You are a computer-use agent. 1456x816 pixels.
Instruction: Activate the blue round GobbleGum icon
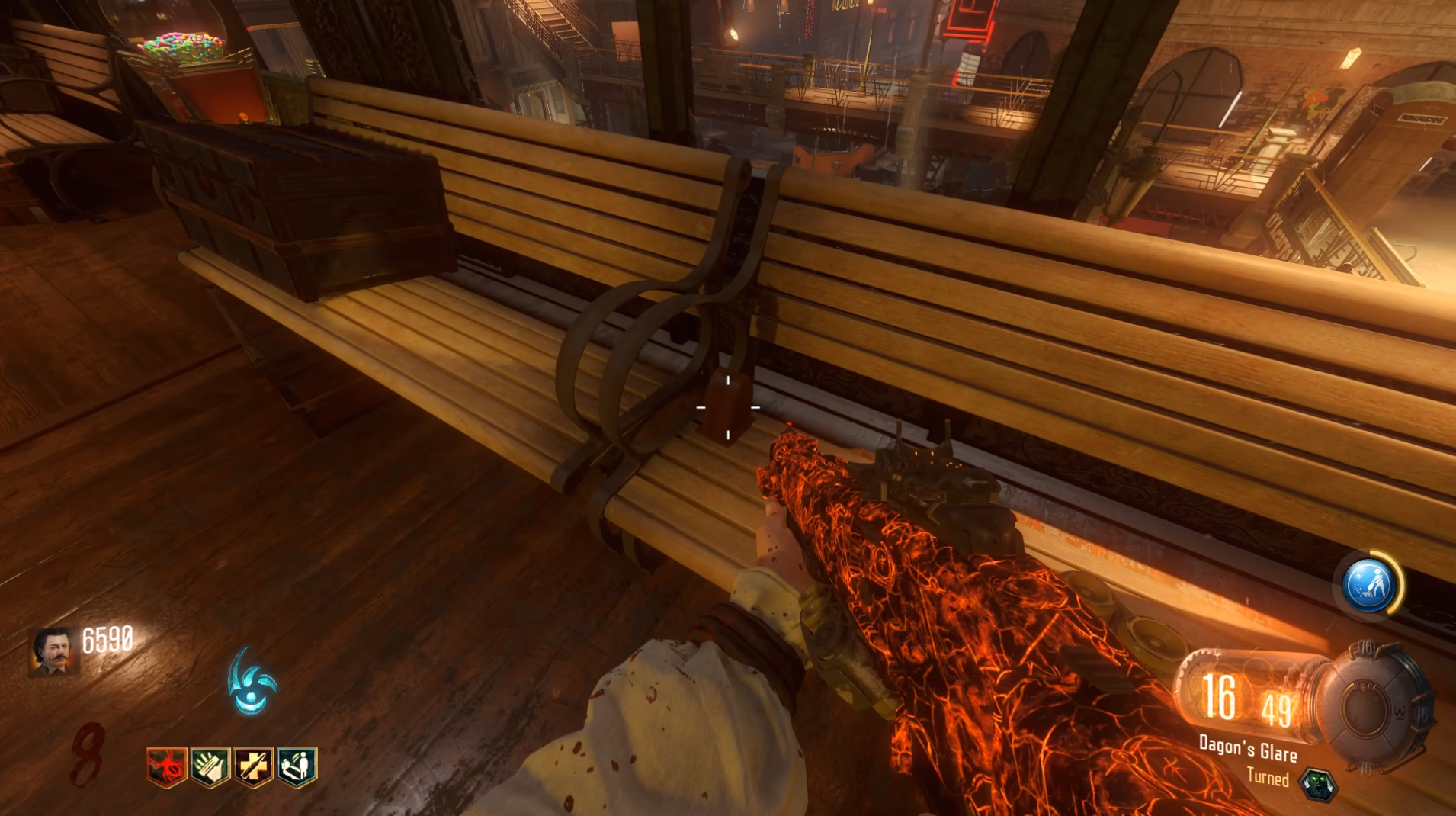[1369, 586]
